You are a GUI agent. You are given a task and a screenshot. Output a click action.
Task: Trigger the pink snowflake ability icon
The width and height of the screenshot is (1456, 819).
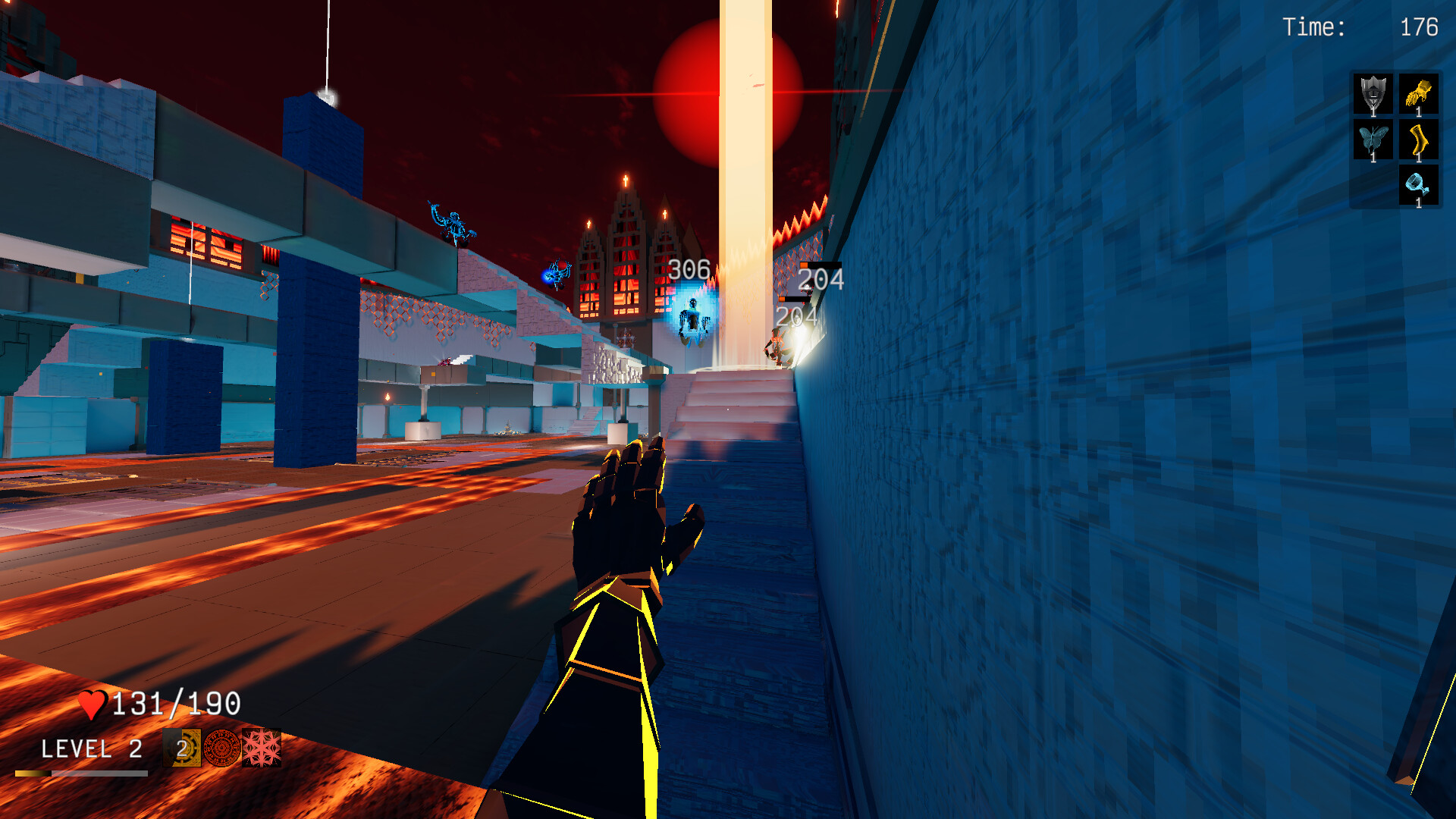click(x=262, y=751)
